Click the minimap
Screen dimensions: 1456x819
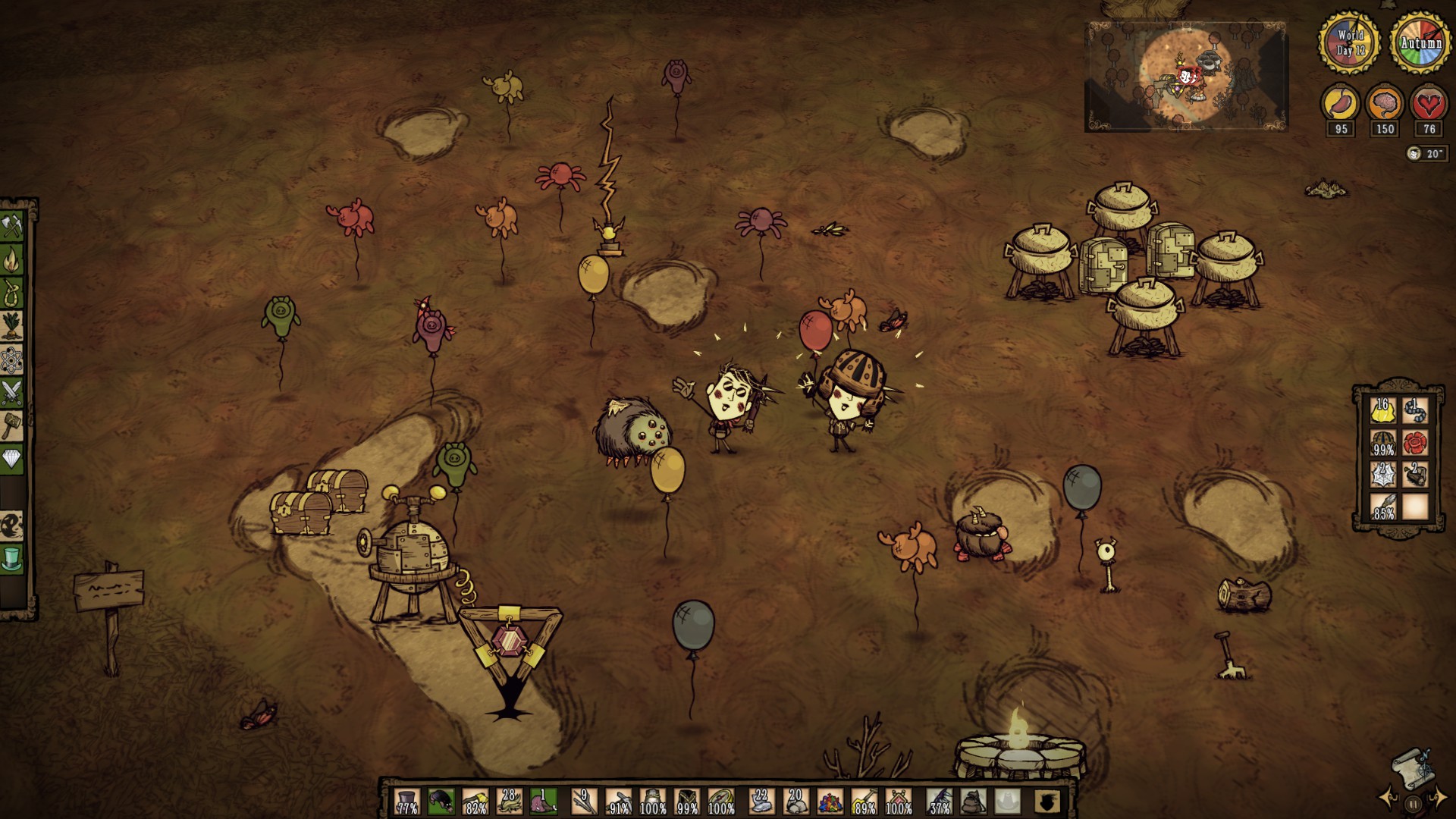1186,76
